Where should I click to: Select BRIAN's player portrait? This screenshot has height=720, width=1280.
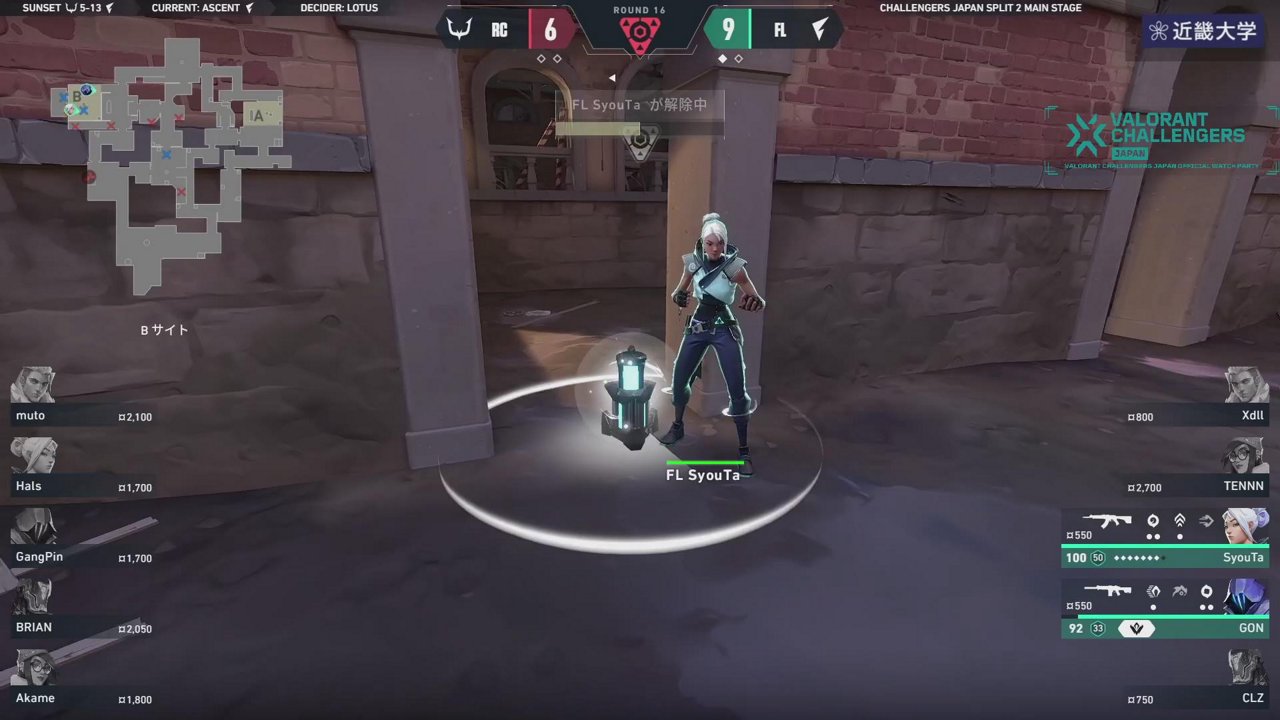(33, 597)
